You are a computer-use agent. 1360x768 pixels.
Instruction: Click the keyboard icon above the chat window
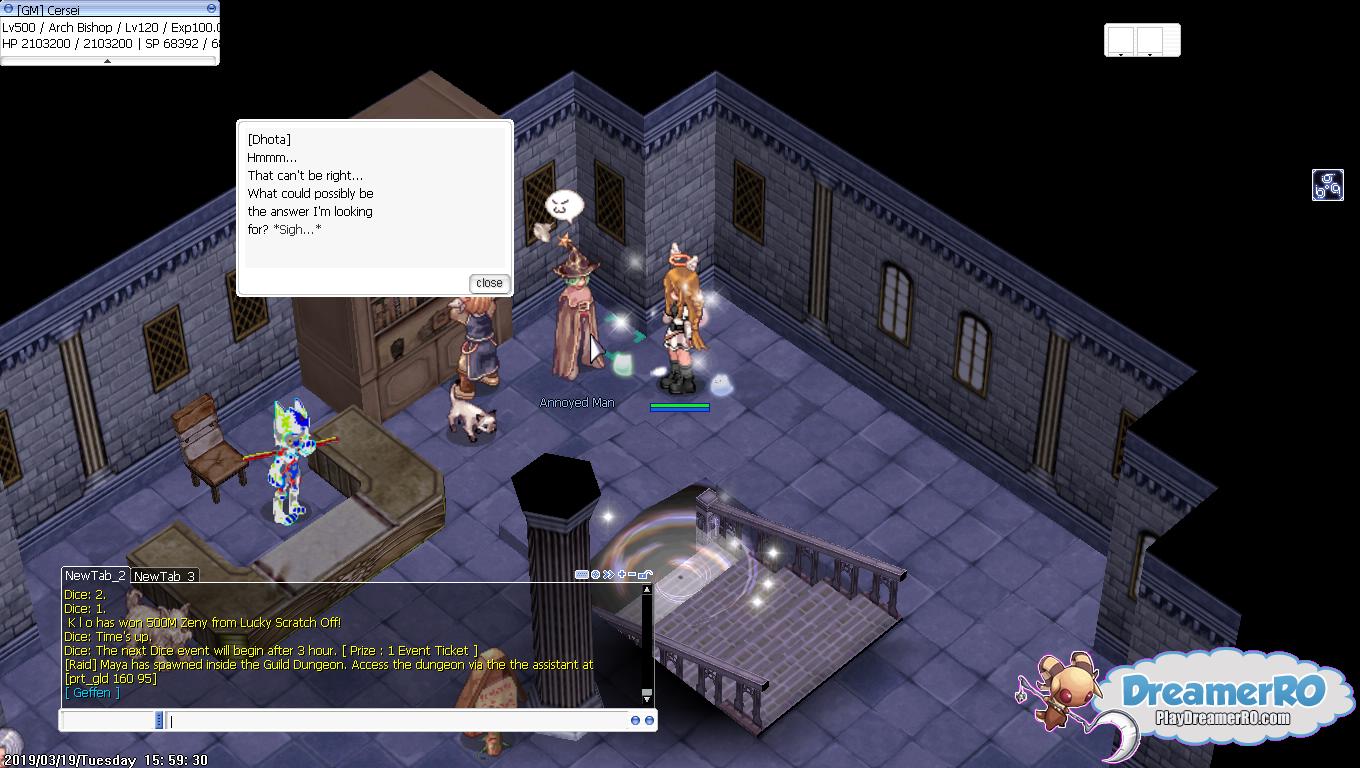(x=581, y=575)
